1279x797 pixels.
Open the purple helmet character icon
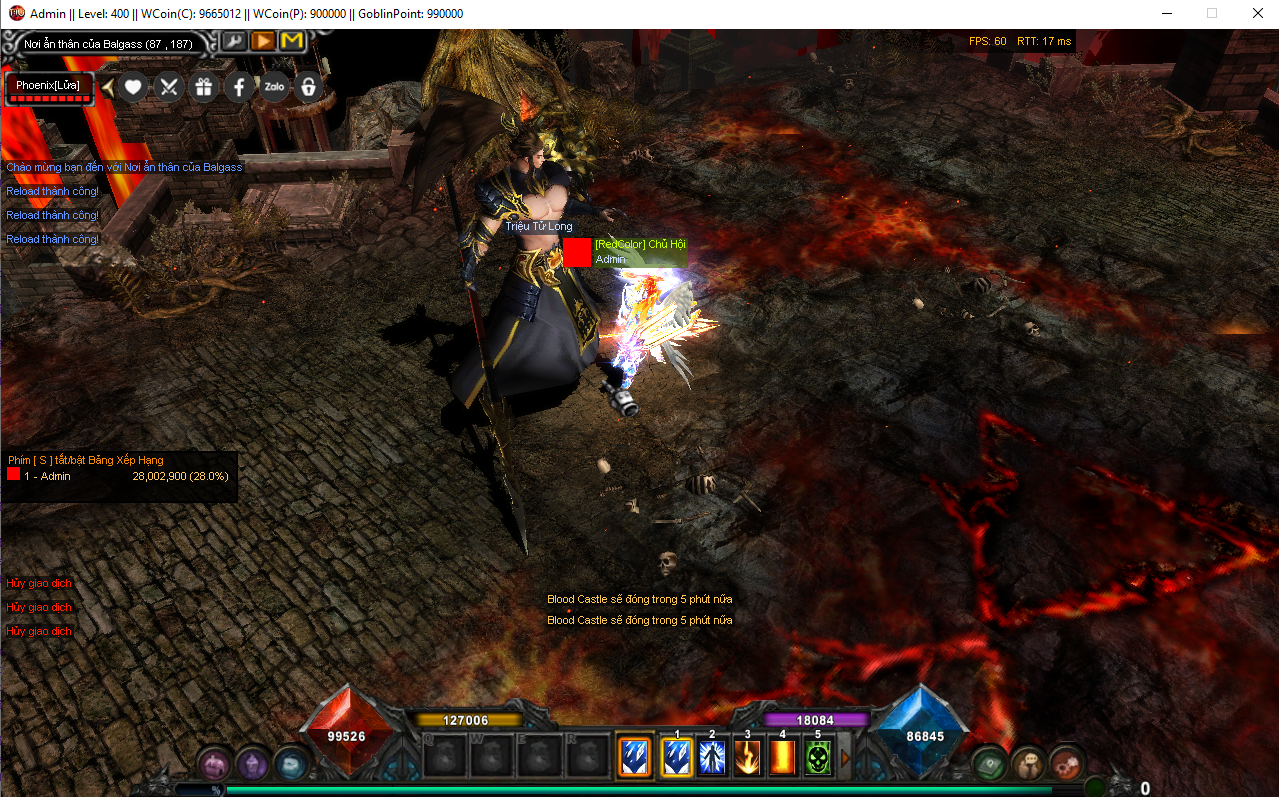click(x=252, y=764)
